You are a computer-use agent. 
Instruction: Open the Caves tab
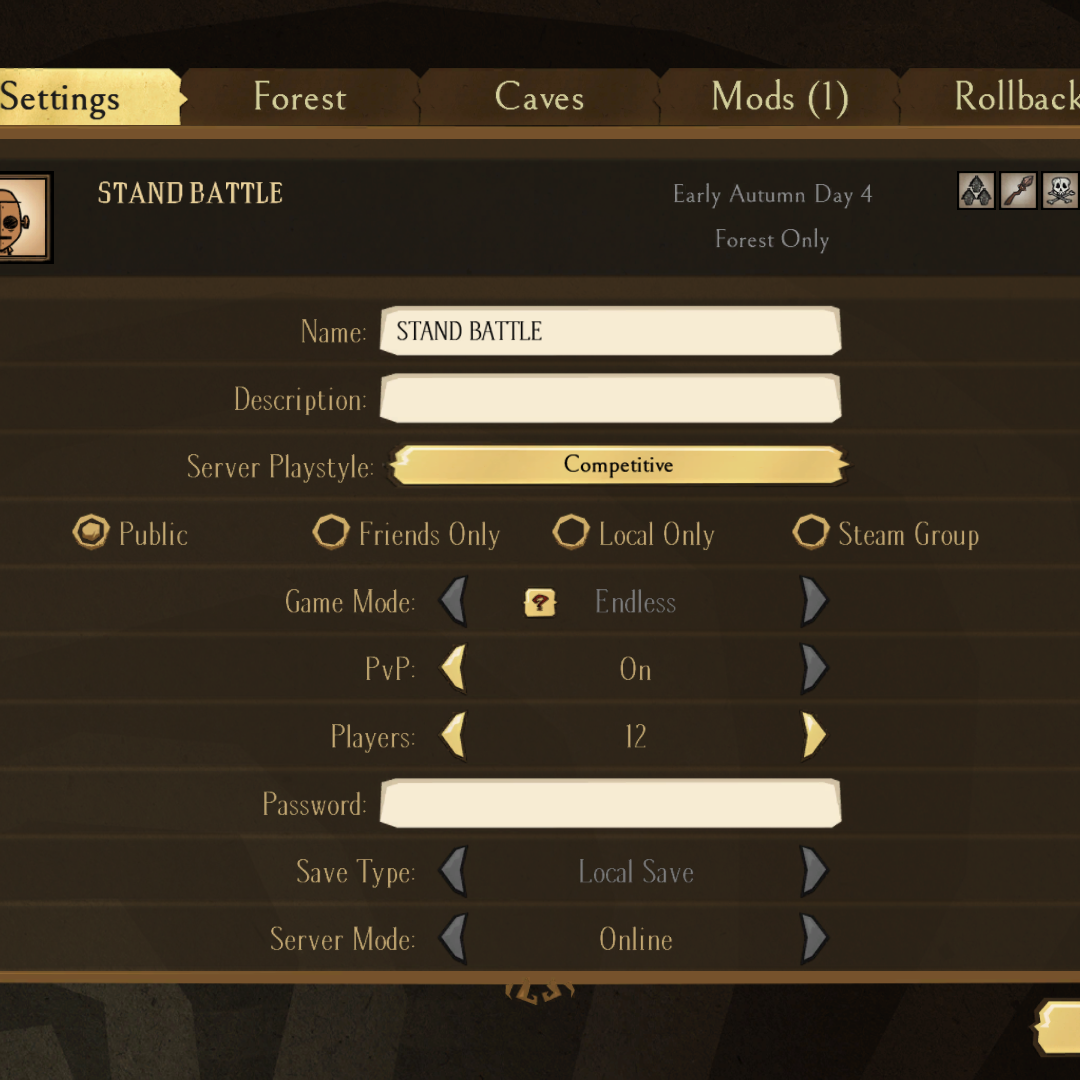[539, 98]
